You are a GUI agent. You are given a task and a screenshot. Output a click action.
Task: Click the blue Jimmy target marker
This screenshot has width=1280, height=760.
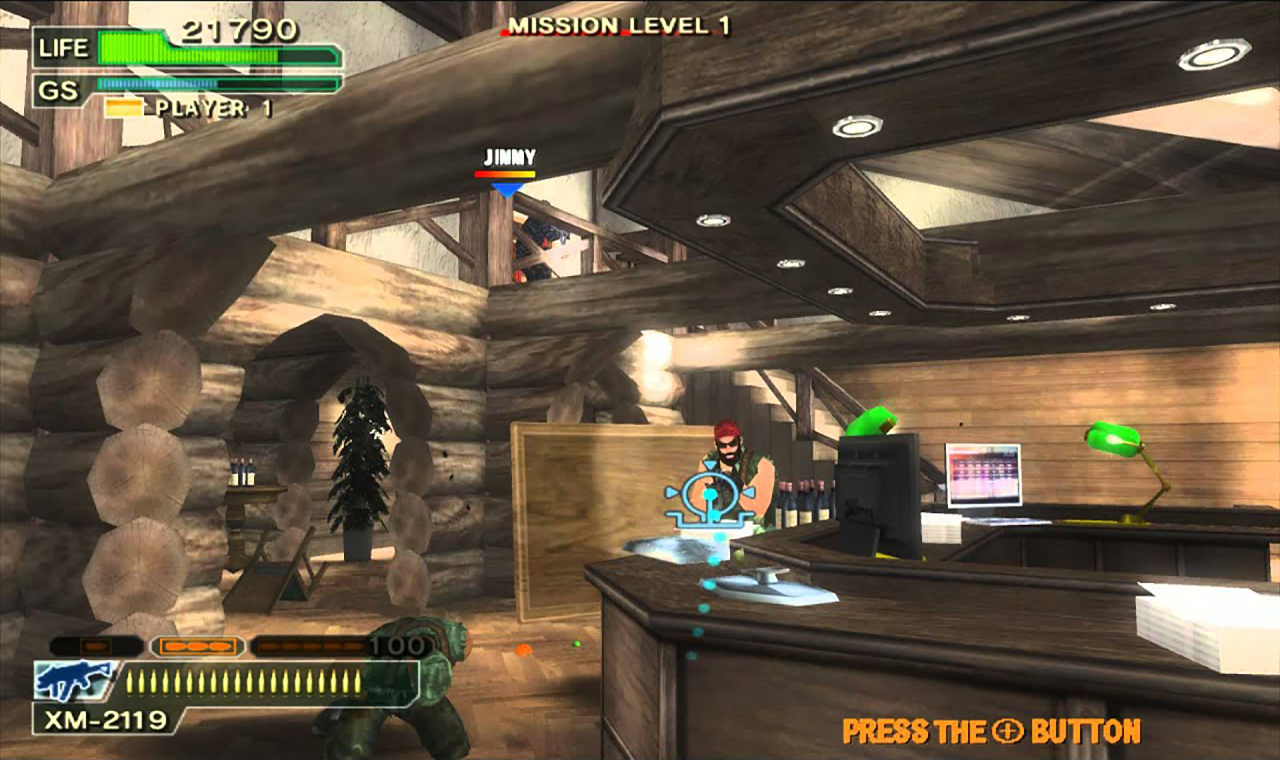(x=507, y=188)
